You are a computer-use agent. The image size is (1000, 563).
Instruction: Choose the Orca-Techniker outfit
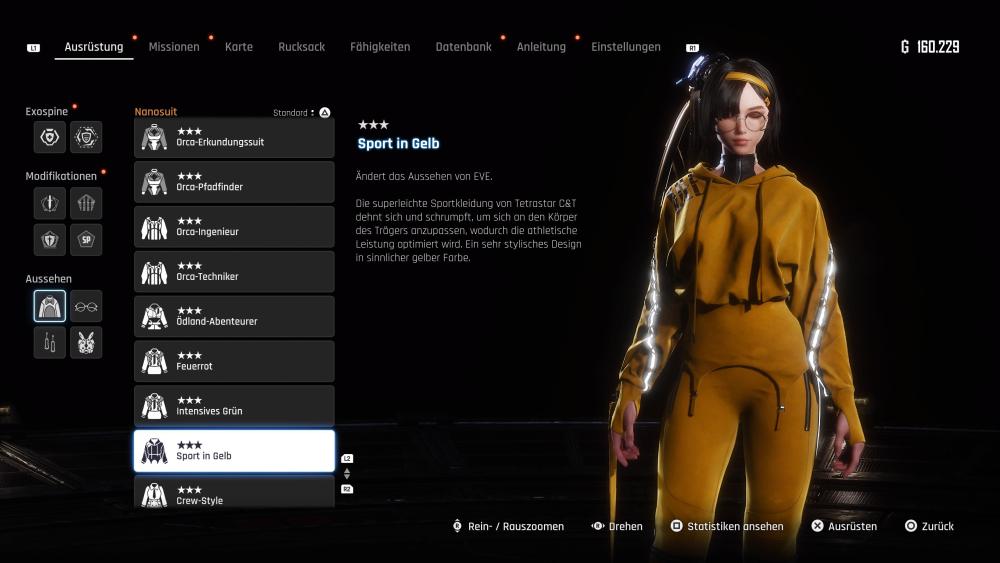click(234, 272)
